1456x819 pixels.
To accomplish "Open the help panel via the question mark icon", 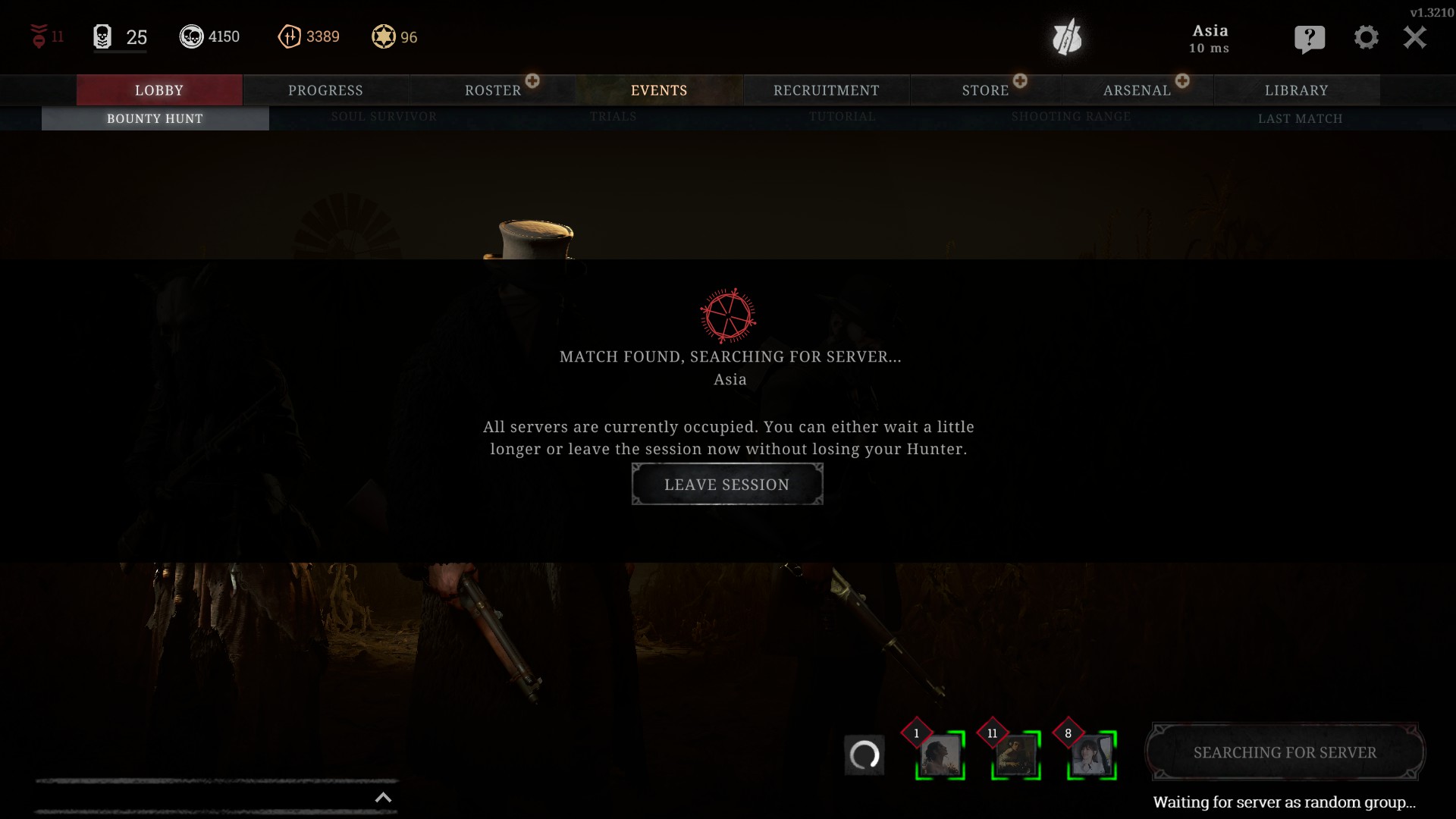I will (x=1310, y=38).
